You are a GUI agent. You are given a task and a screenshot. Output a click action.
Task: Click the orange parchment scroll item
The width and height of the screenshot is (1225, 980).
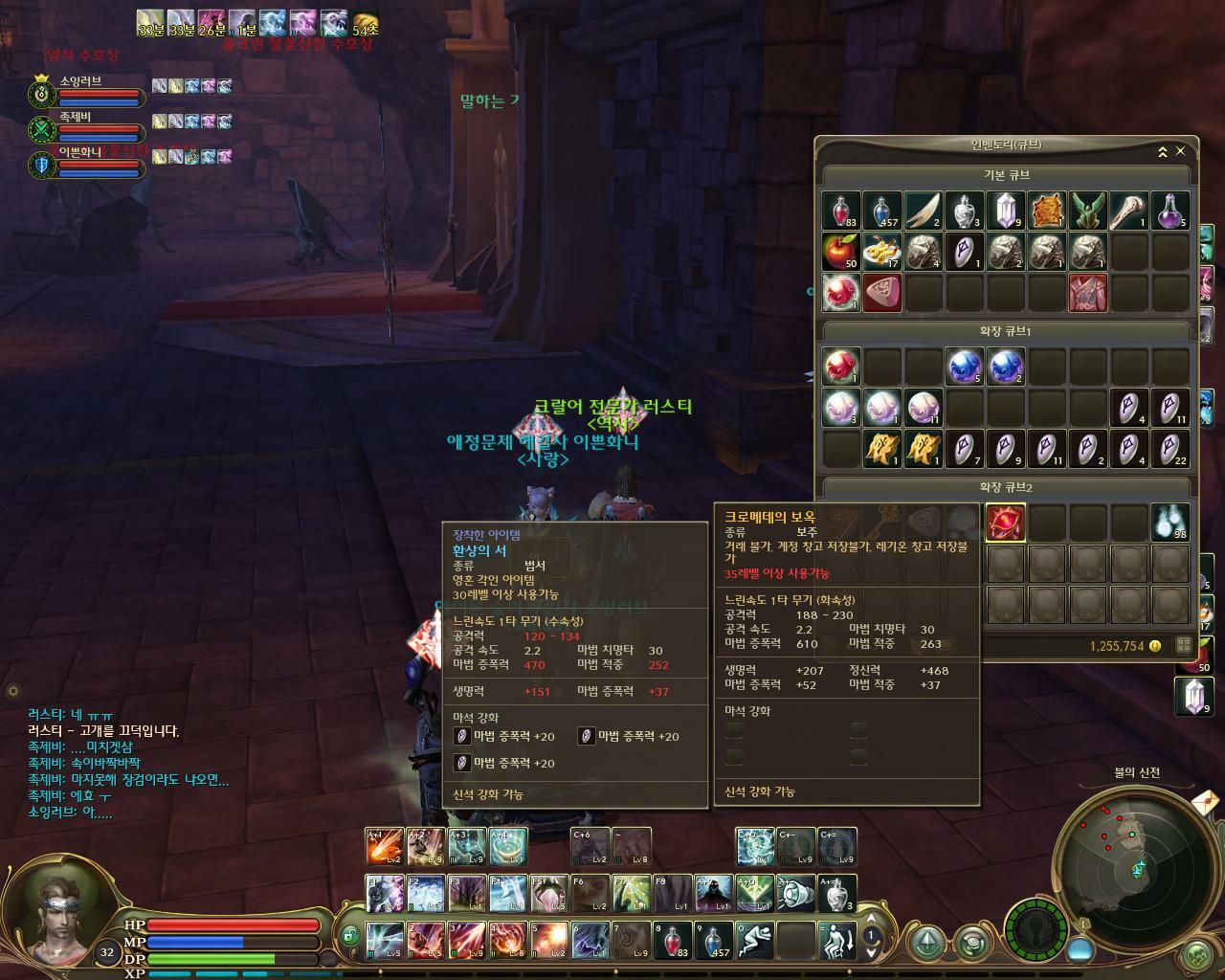click(1047, 211)
